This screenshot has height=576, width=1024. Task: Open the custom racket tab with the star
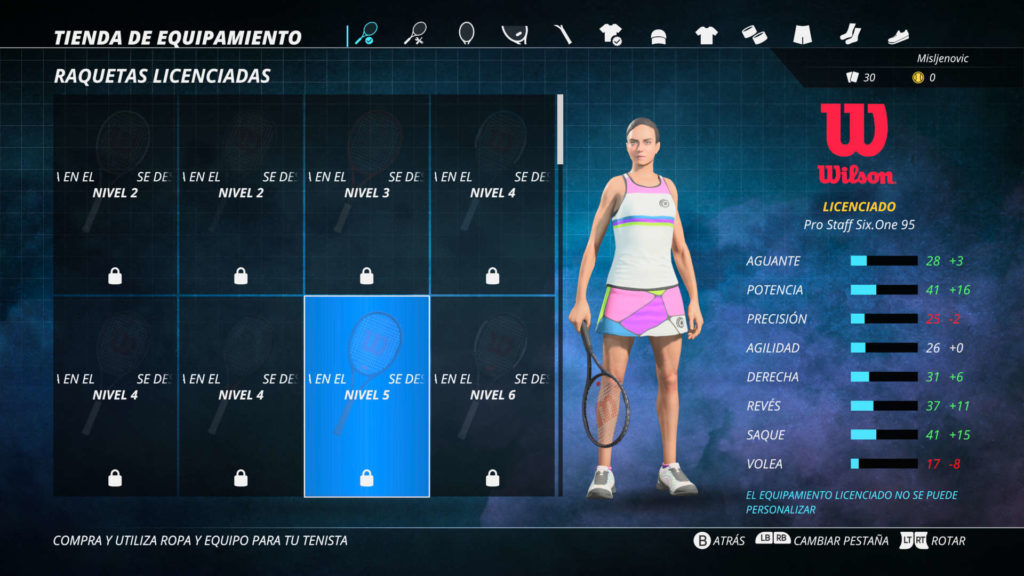pyautogui.click(x=416, y=35)
